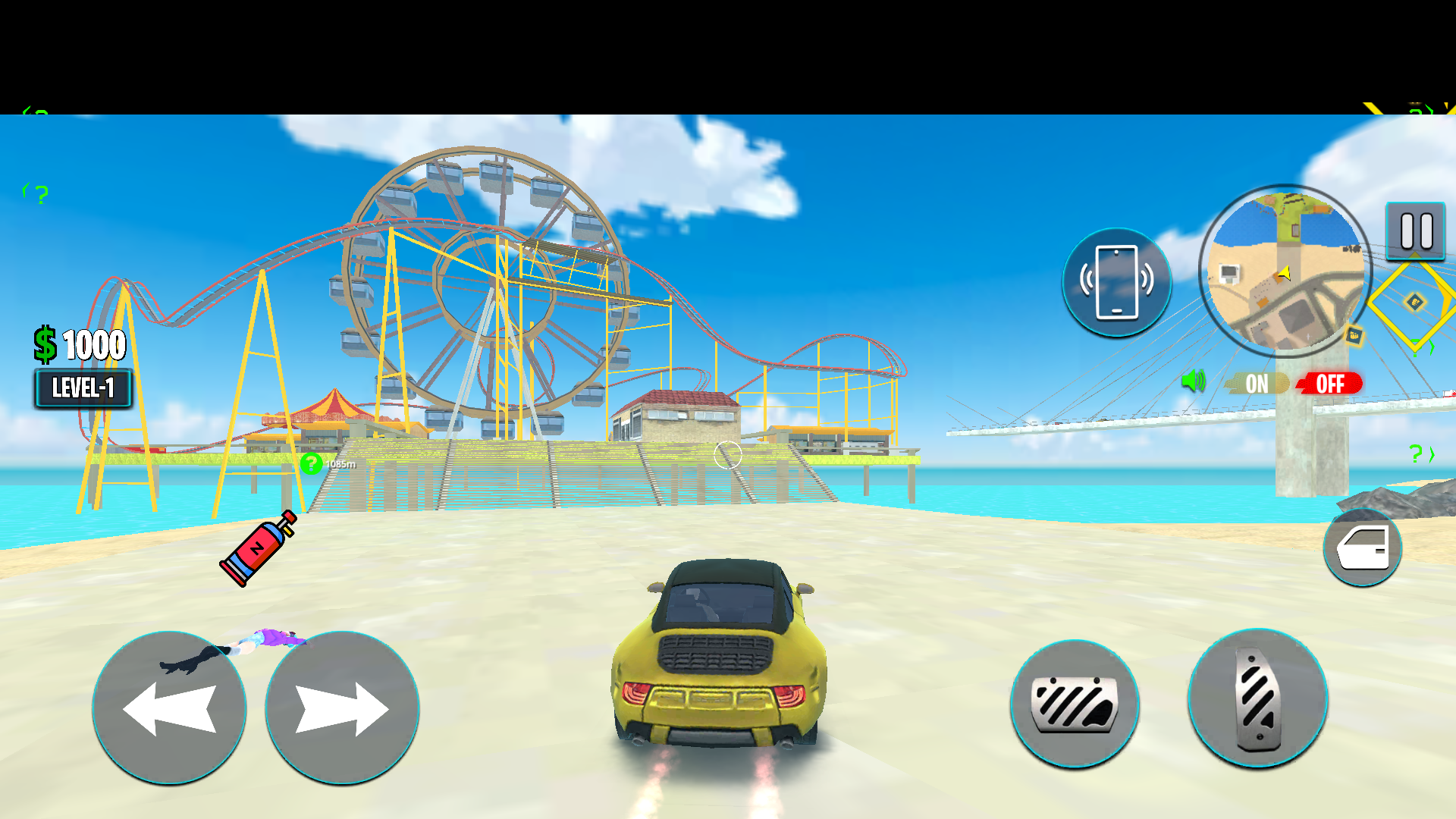The width and height of the screenshot is (1456, 819).
Task: Toggle vibration with the phone button
Action: pos(1116,281)
